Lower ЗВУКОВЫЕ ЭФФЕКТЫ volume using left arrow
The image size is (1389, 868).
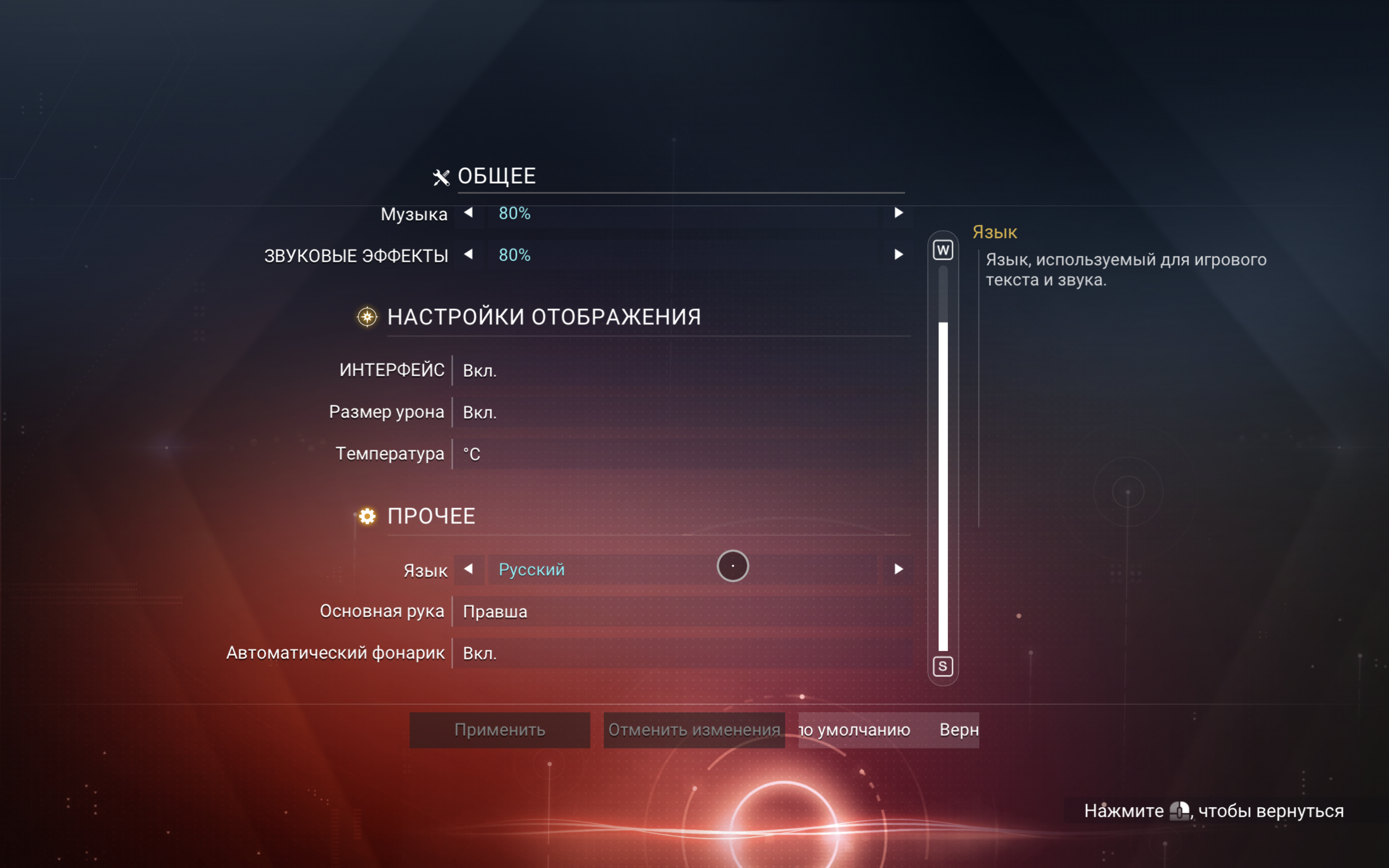[x=468, y=254]
